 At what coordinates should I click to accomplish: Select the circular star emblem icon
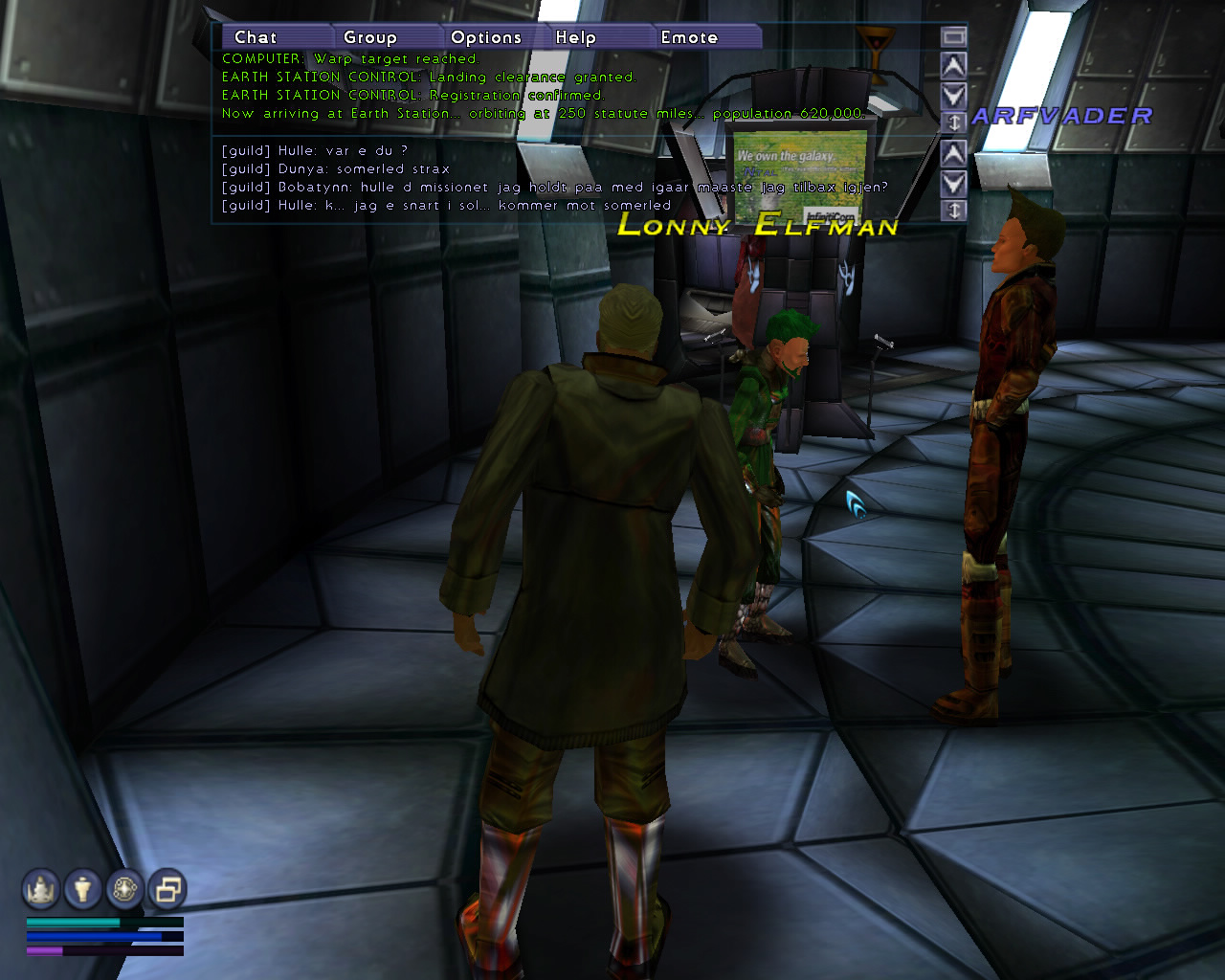pos(125,889)
